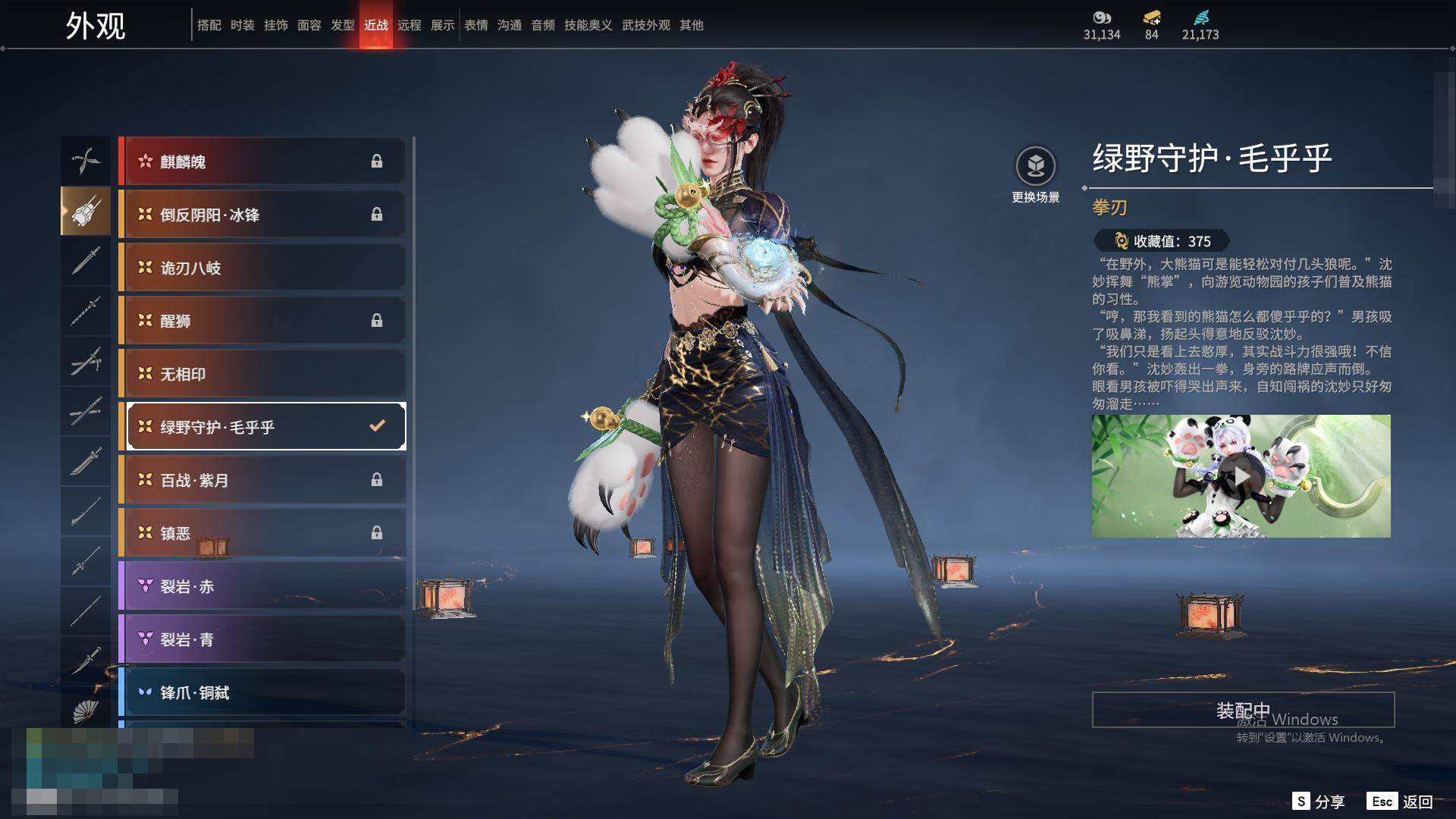The image size is (1456, 819).
Task: Open the 挂饰 tab
Action: pos(276,25)
